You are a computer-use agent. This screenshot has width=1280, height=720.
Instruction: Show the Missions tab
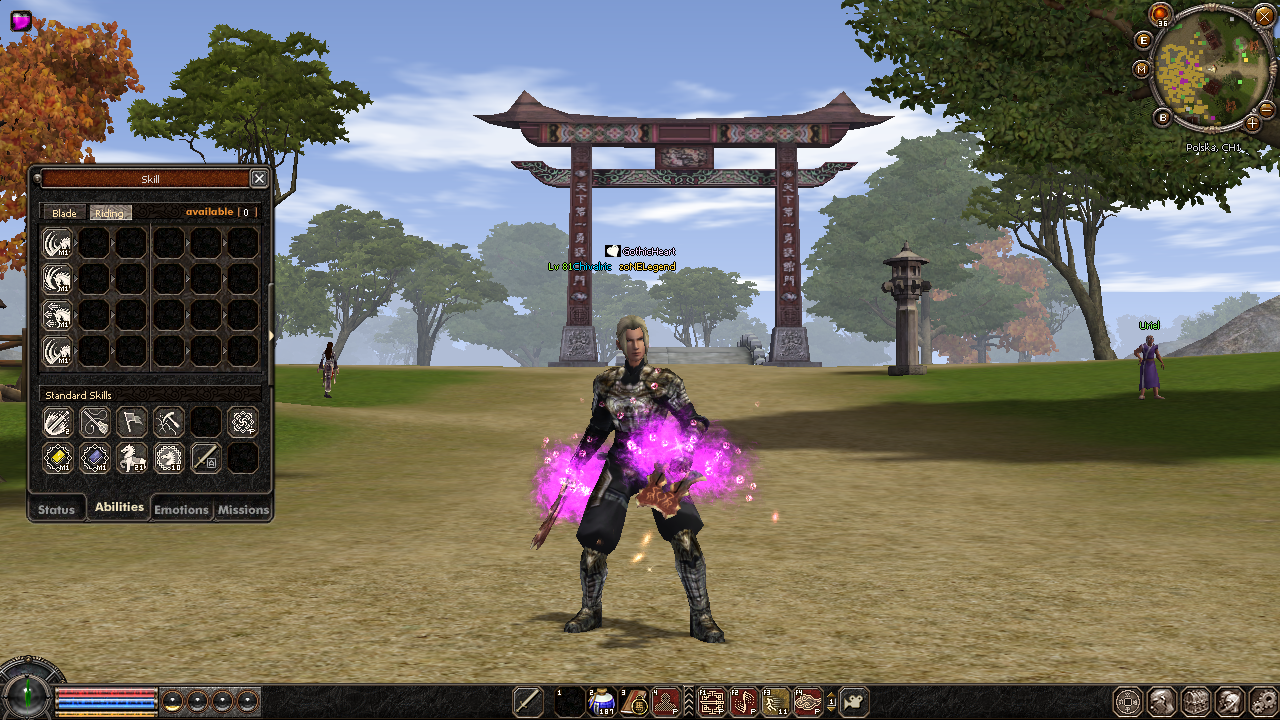(243, 509)
